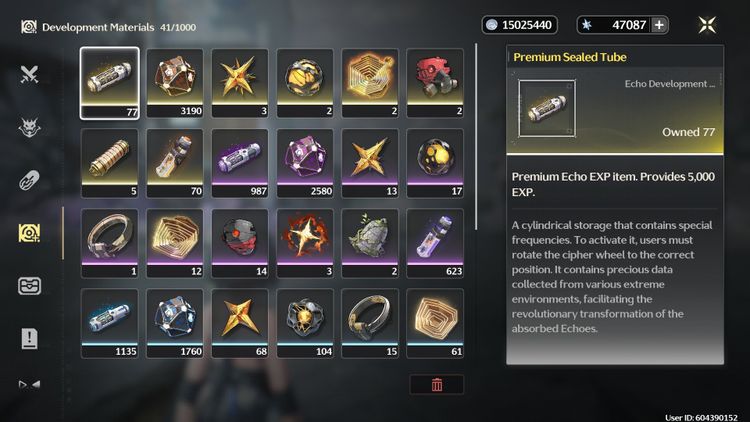Choose the purple tube stack of 987

point(240,163)
